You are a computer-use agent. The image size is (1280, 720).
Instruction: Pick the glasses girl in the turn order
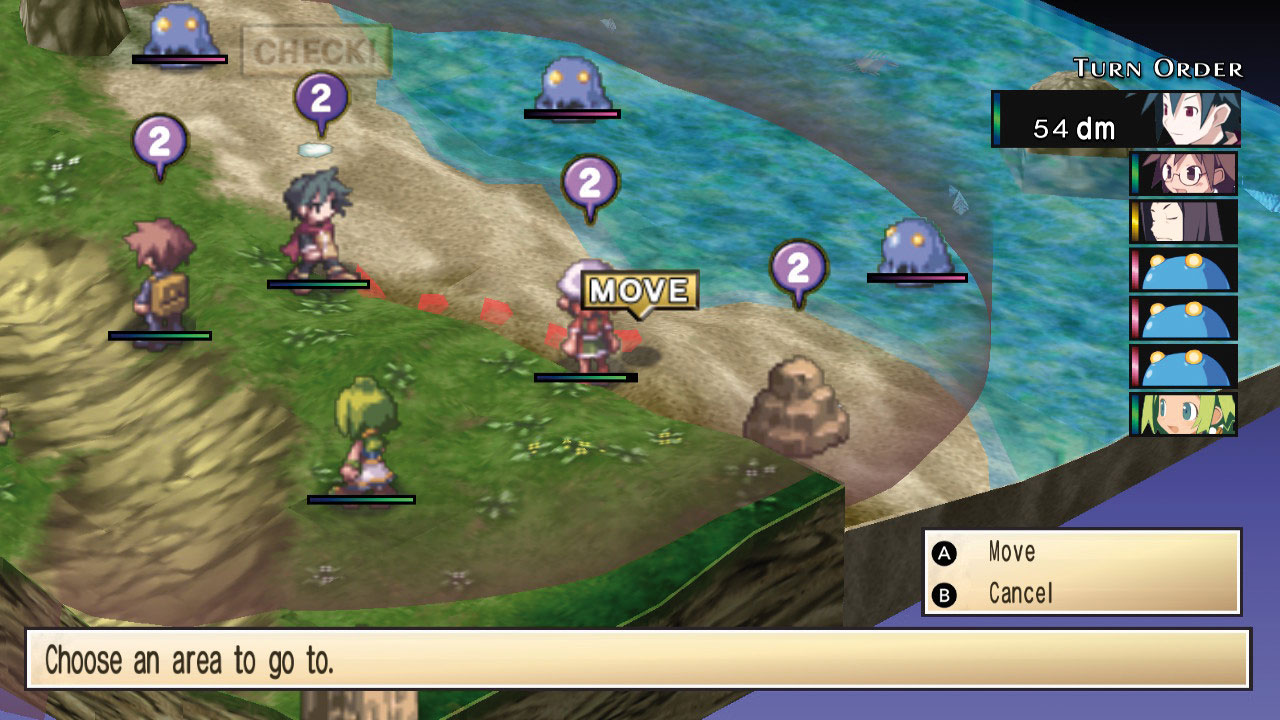(1185, 173)
